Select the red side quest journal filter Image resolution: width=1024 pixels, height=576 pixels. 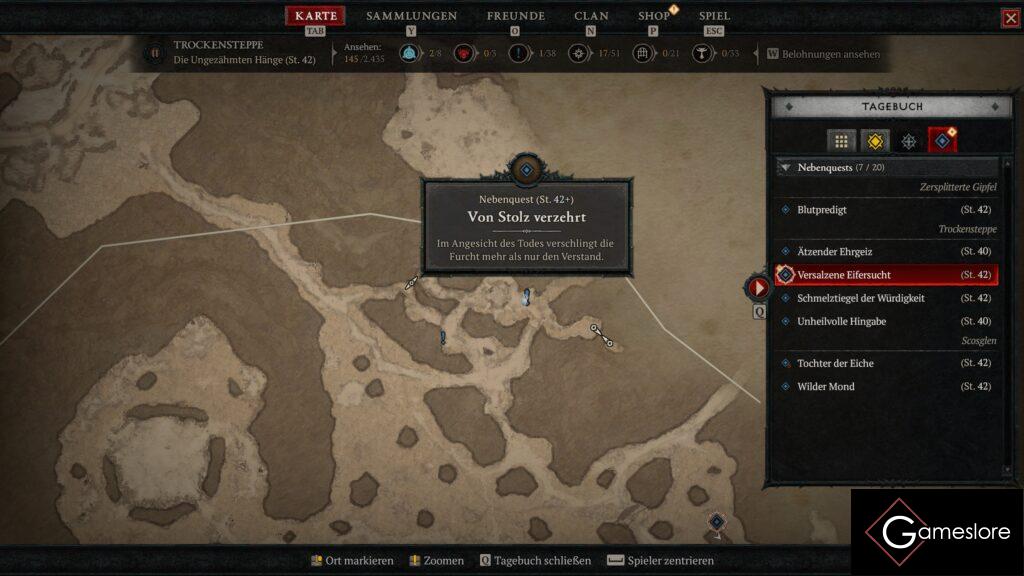pyautogui.click(x=942, y=141)
